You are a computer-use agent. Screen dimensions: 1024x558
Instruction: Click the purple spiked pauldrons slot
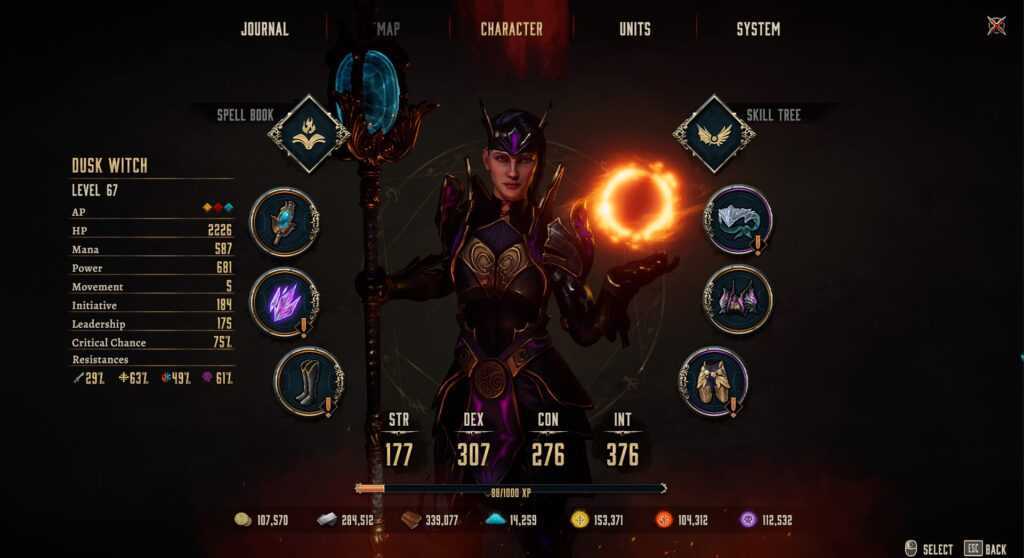(x=738, y=300)
